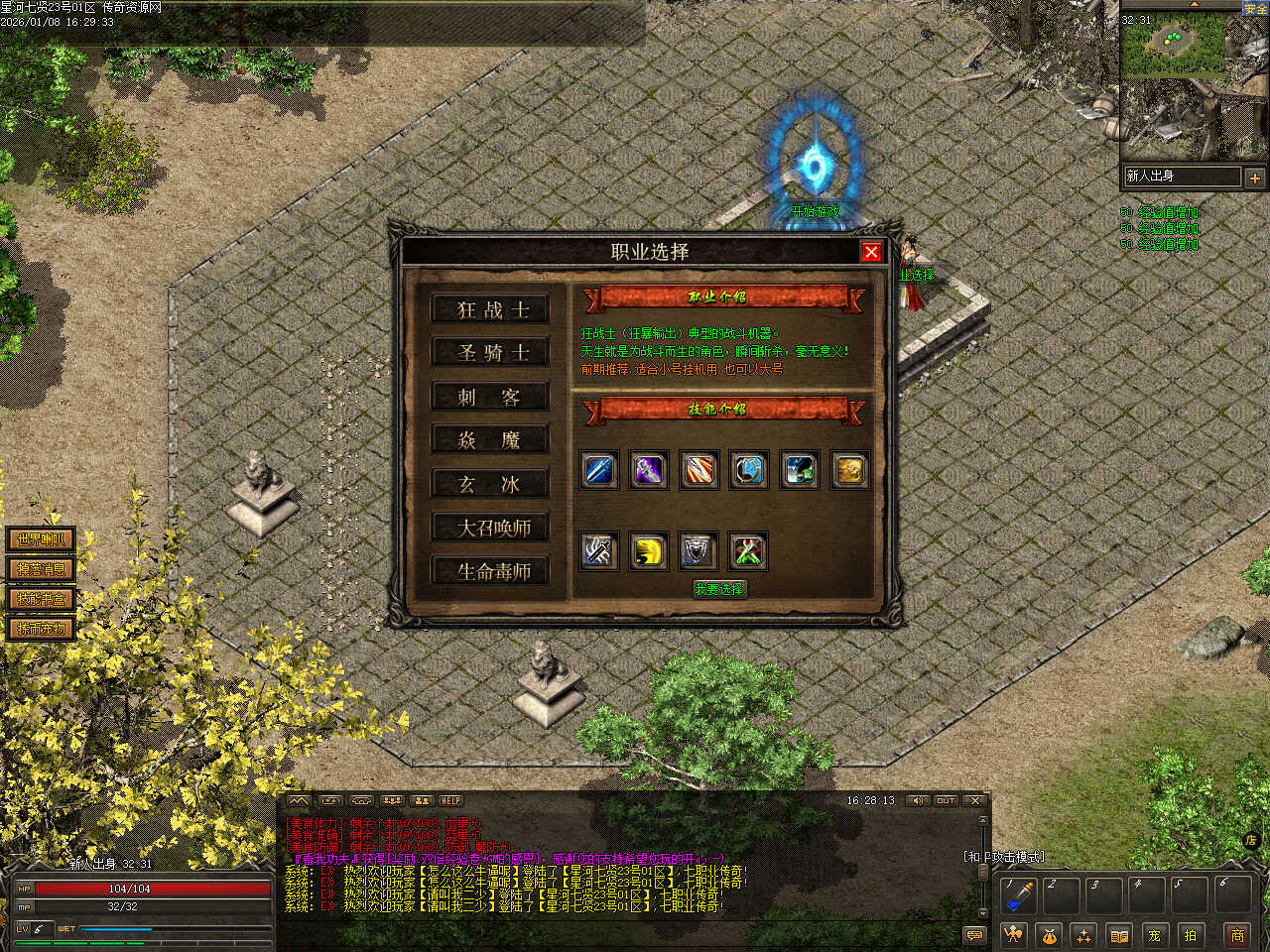Choose the 玄冰 class
1270x952 pixels.
(490, 485)
